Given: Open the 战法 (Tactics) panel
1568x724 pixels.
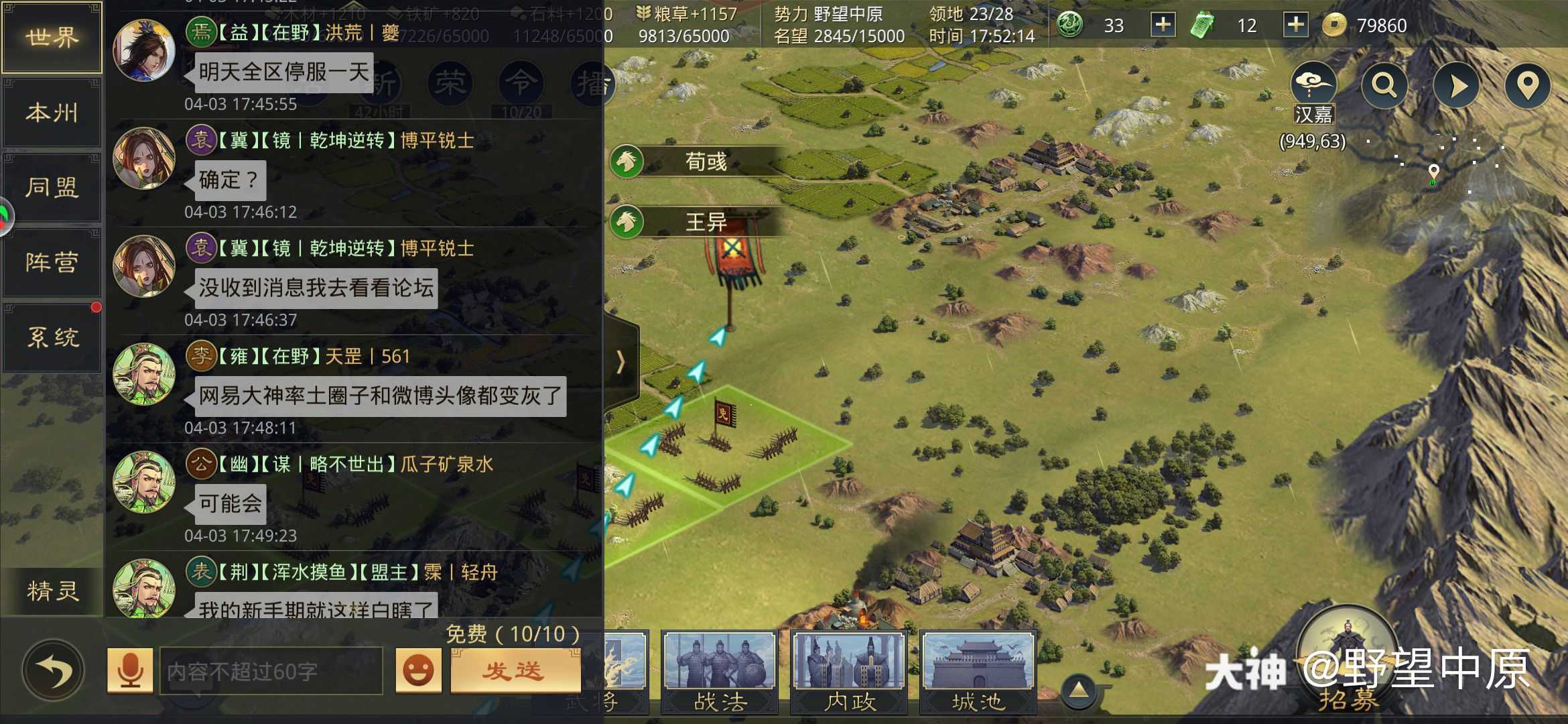Looking at the screenshot, I should [x=720, y=670].
